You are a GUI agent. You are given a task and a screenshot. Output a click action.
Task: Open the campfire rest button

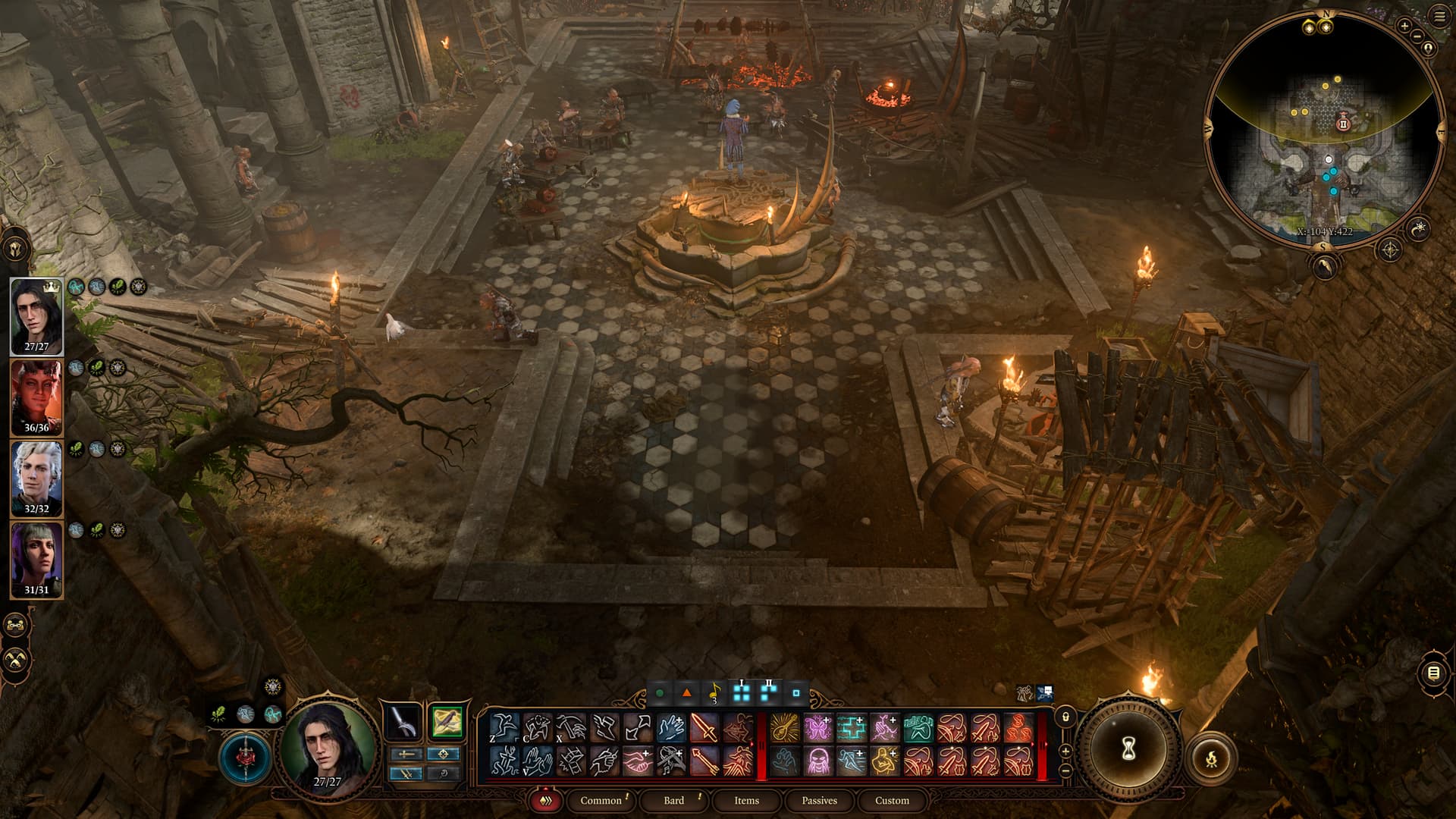1211,756
